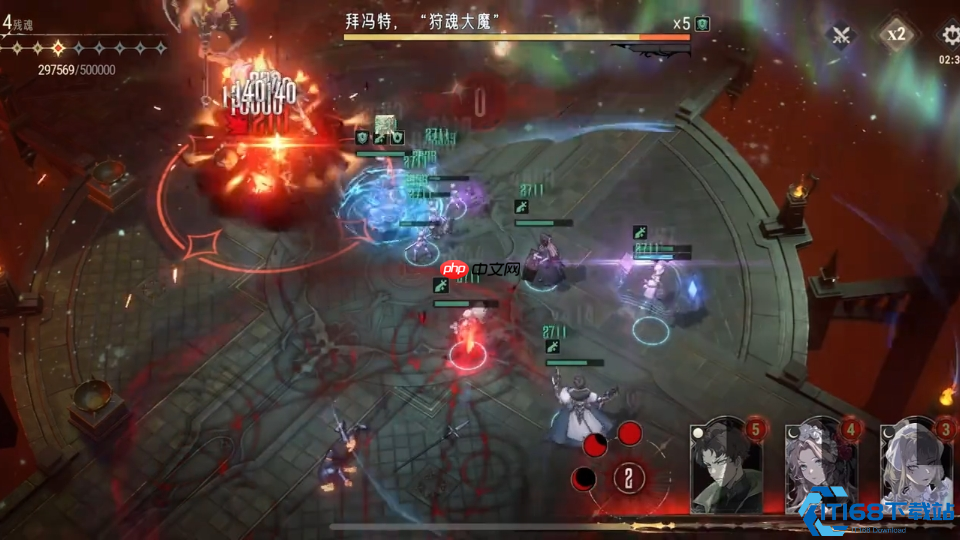Toggle auto-battle with the crossed swords icon
The height and width of the screenshot is (540, 960).
pos(841,35)
